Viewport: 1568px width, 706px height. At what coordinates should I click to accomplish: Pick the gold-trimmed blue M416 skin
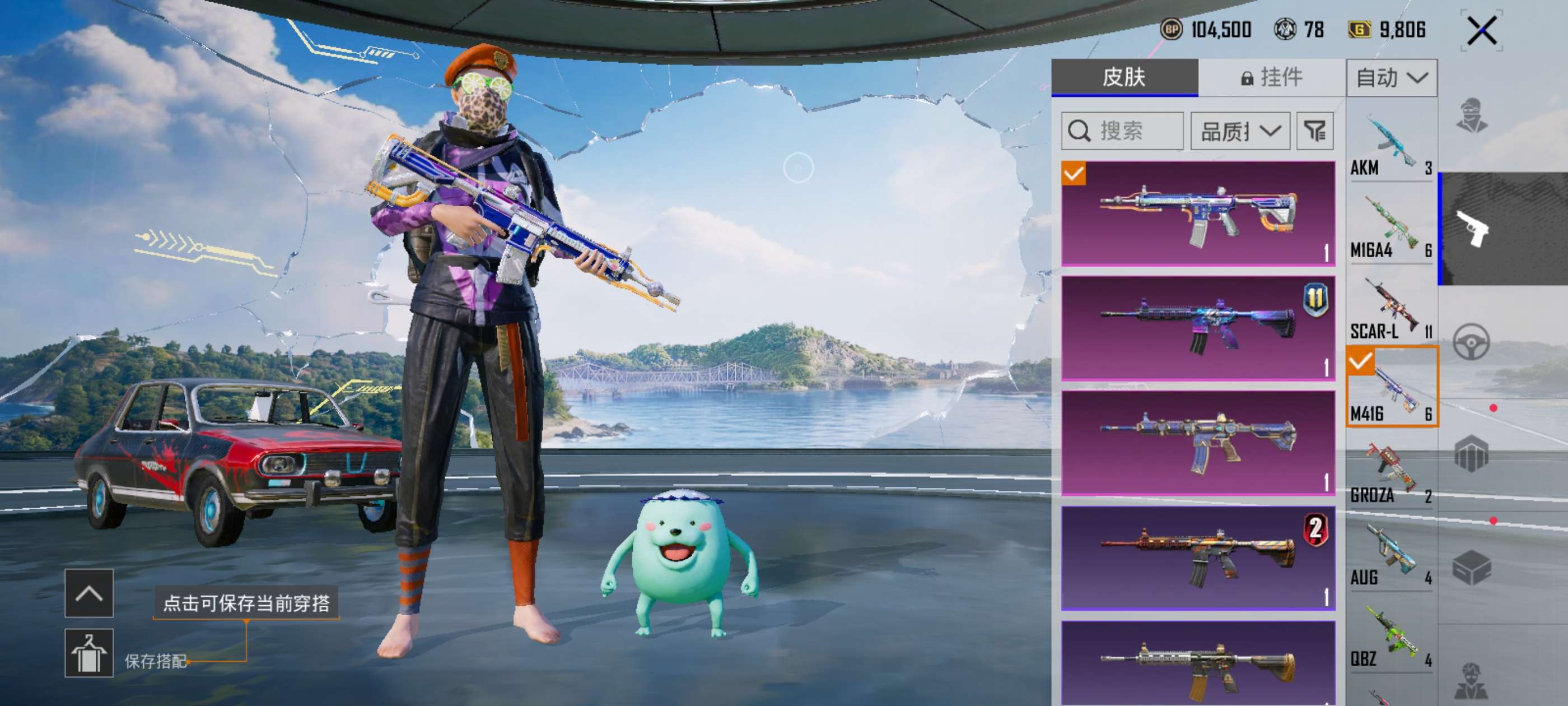point(1198,443)
